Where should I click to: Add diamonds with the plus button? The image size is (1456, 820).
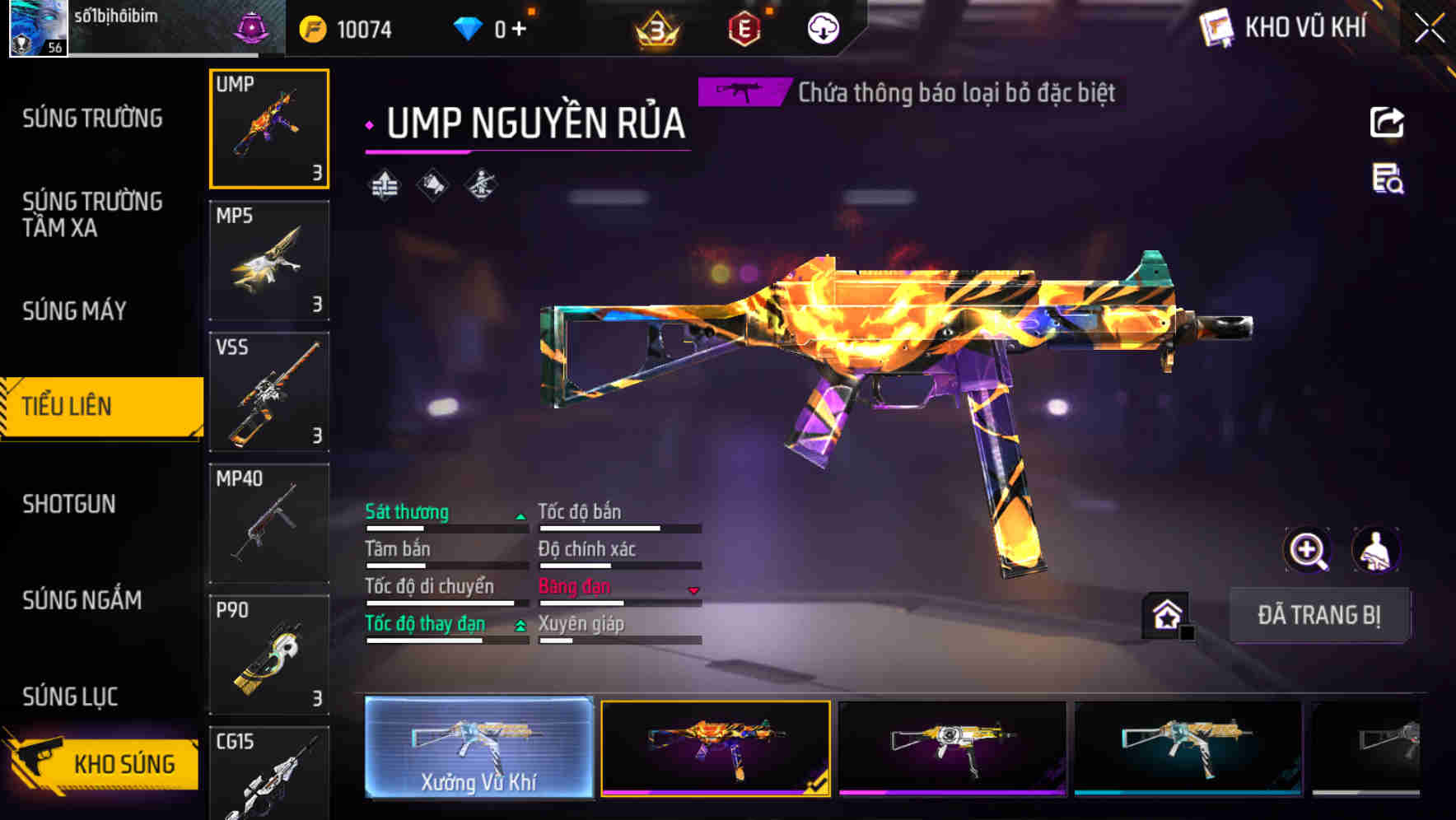(x=519, y=30)
